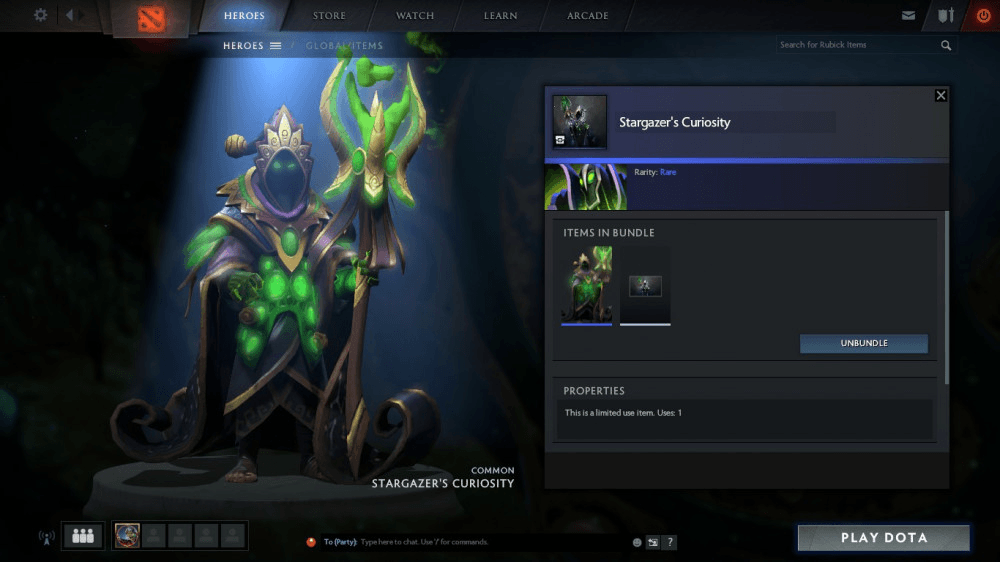Click the Rubick items search field
The width and height of the screenshot is (1000, 562).
tap(857, 45)
